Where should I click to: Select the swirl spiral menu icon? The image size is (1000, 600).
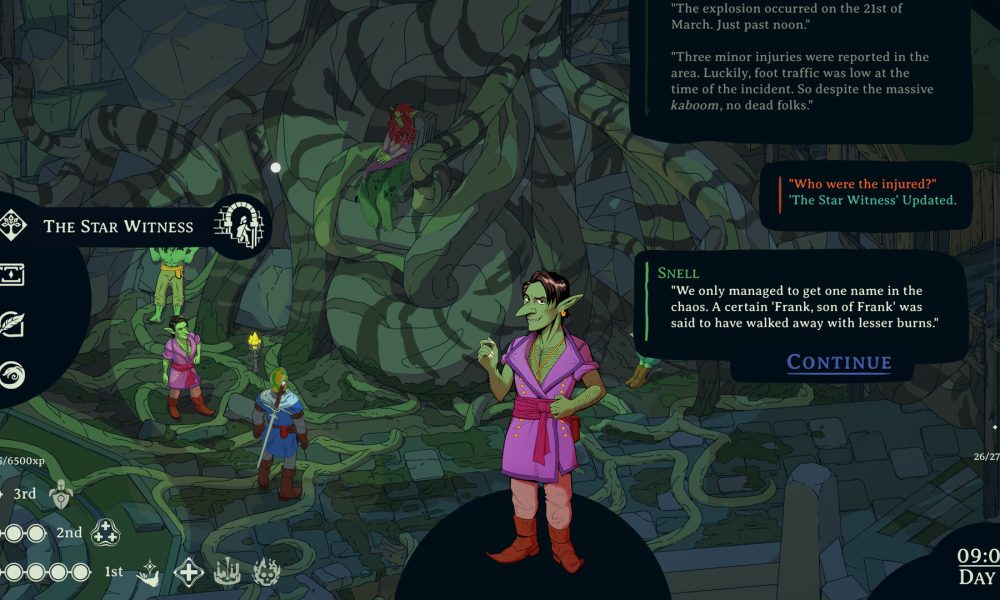(x=12, y=375)
